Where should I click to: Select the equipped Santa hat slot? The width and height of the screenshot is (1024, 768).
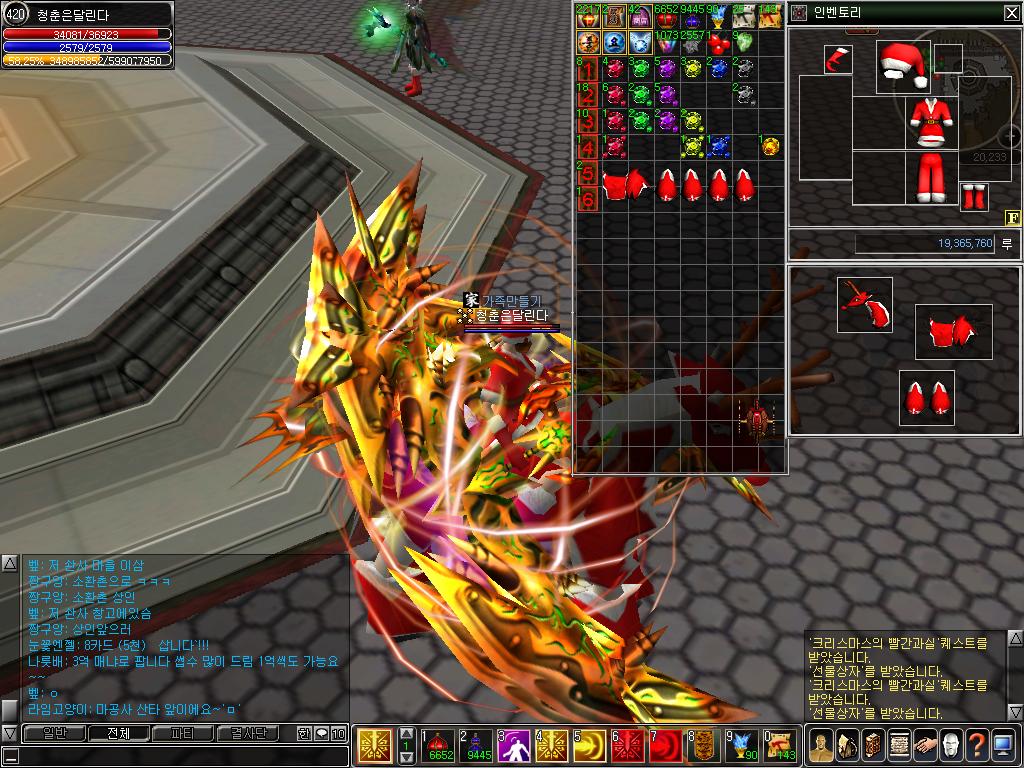(x=903, y=66)
